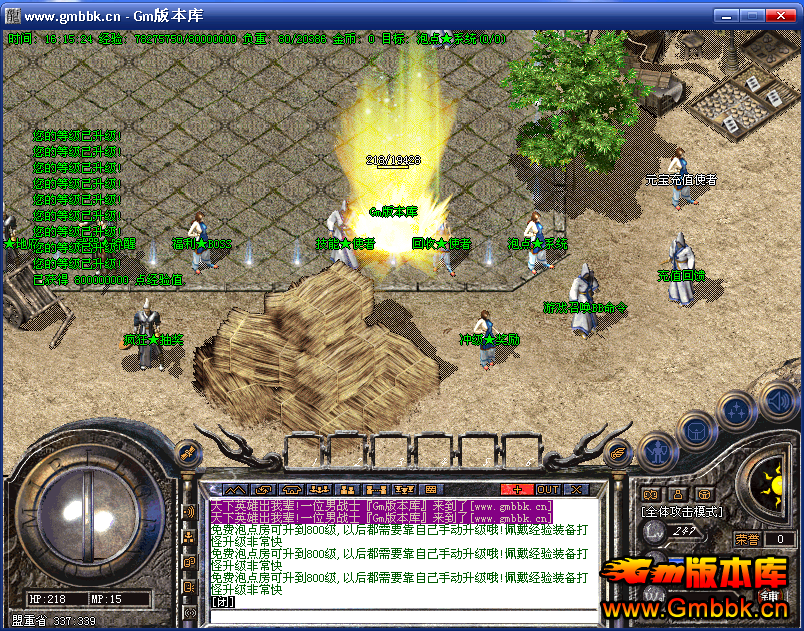The width and height of the screenshot is (804, 631).
Task: Toggle the broadcast waves chat channel button
Action: point(189,513)
